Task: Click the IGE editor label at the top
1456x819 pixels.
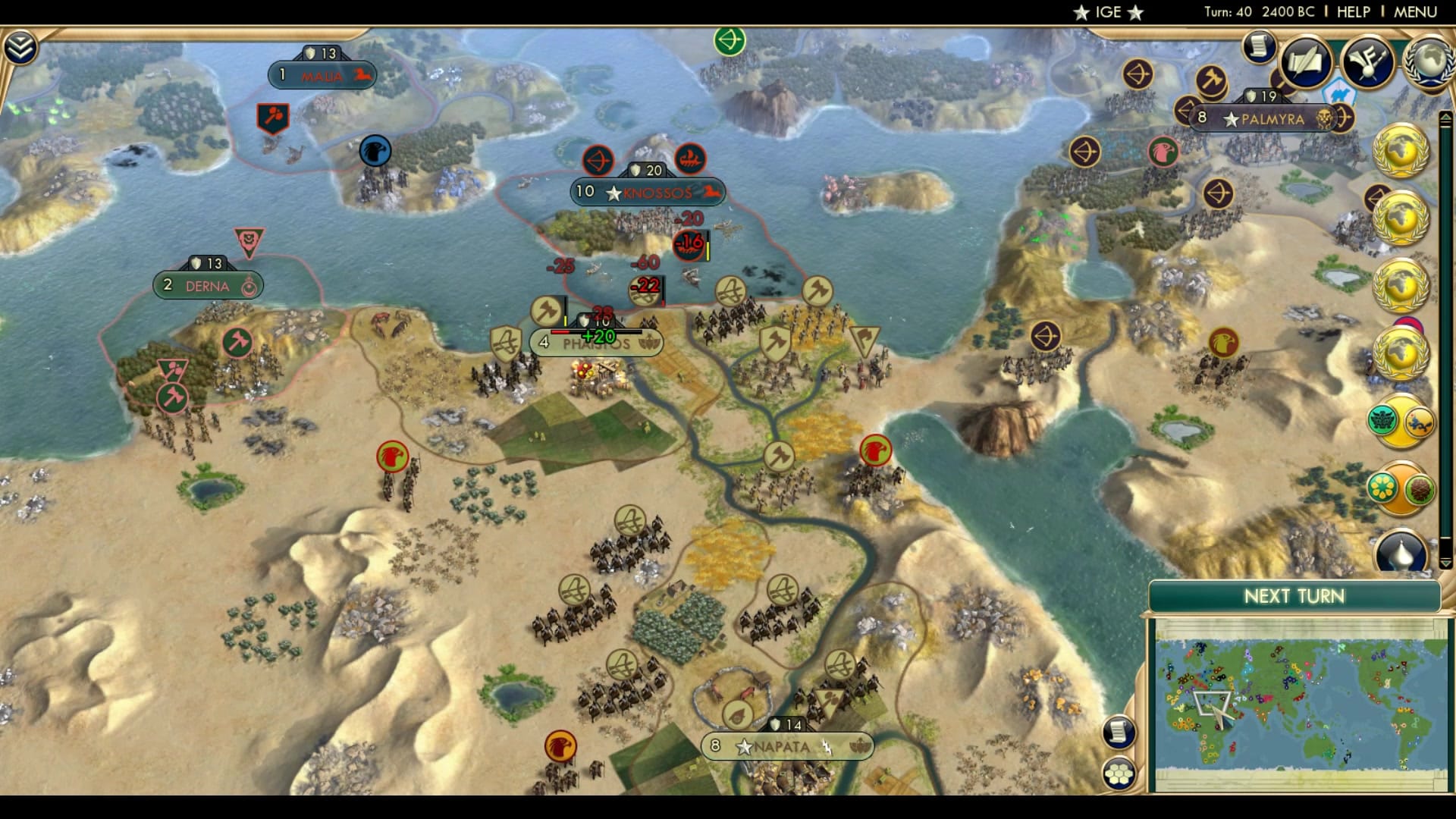Action: [1109, 12]
